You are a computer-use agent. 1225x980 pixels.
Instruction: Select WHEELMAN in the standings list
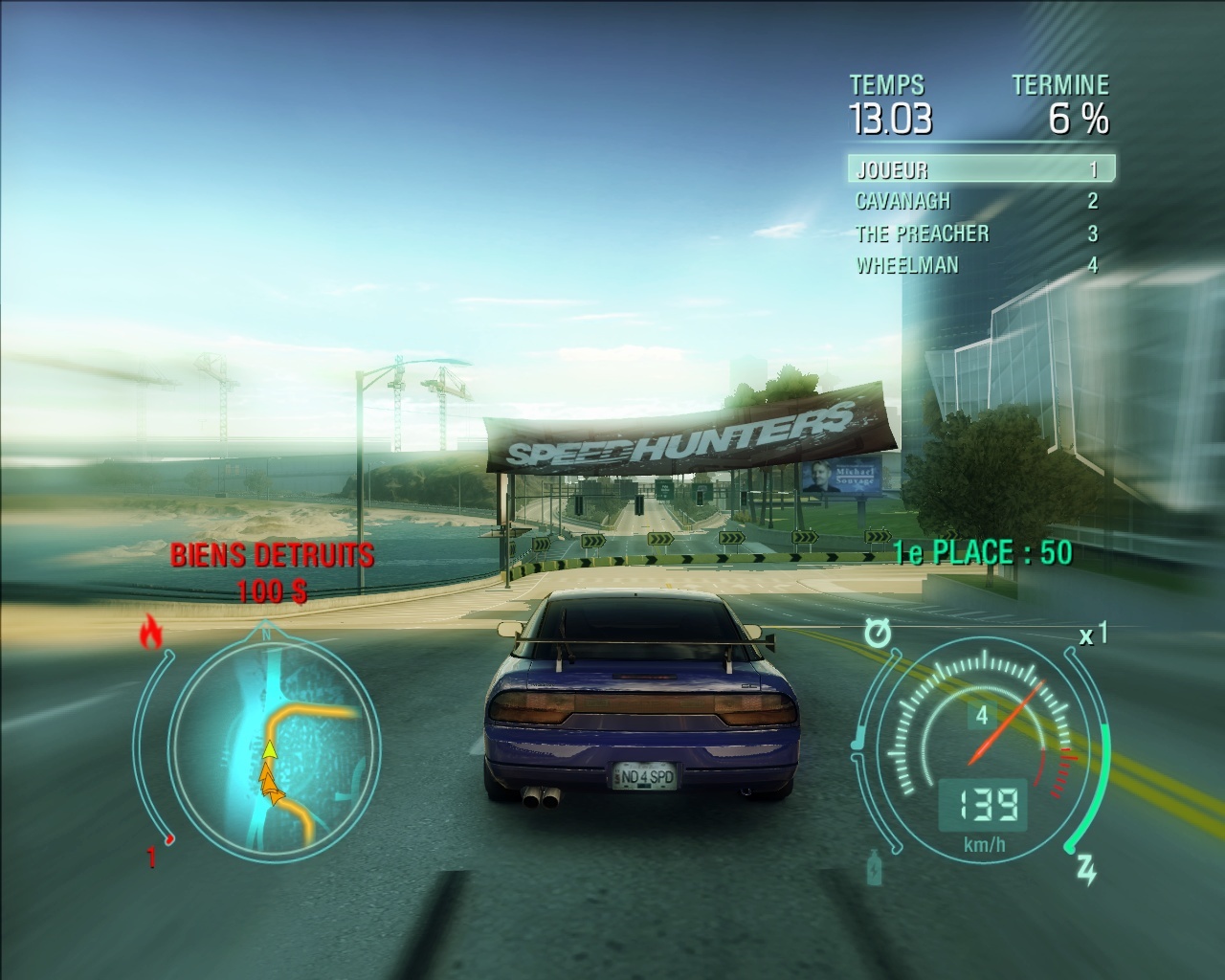point(980,265)
